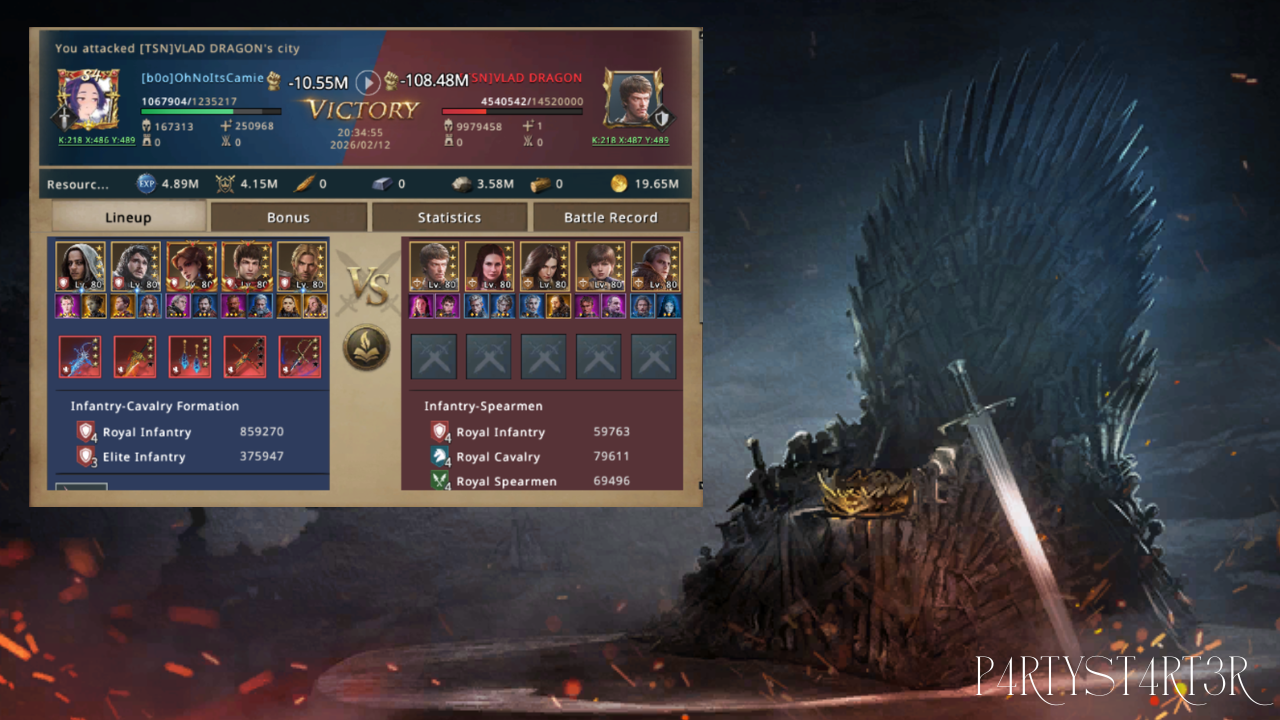Switch to the Lineup tab

pyautogui.click(x=128, y=217)
